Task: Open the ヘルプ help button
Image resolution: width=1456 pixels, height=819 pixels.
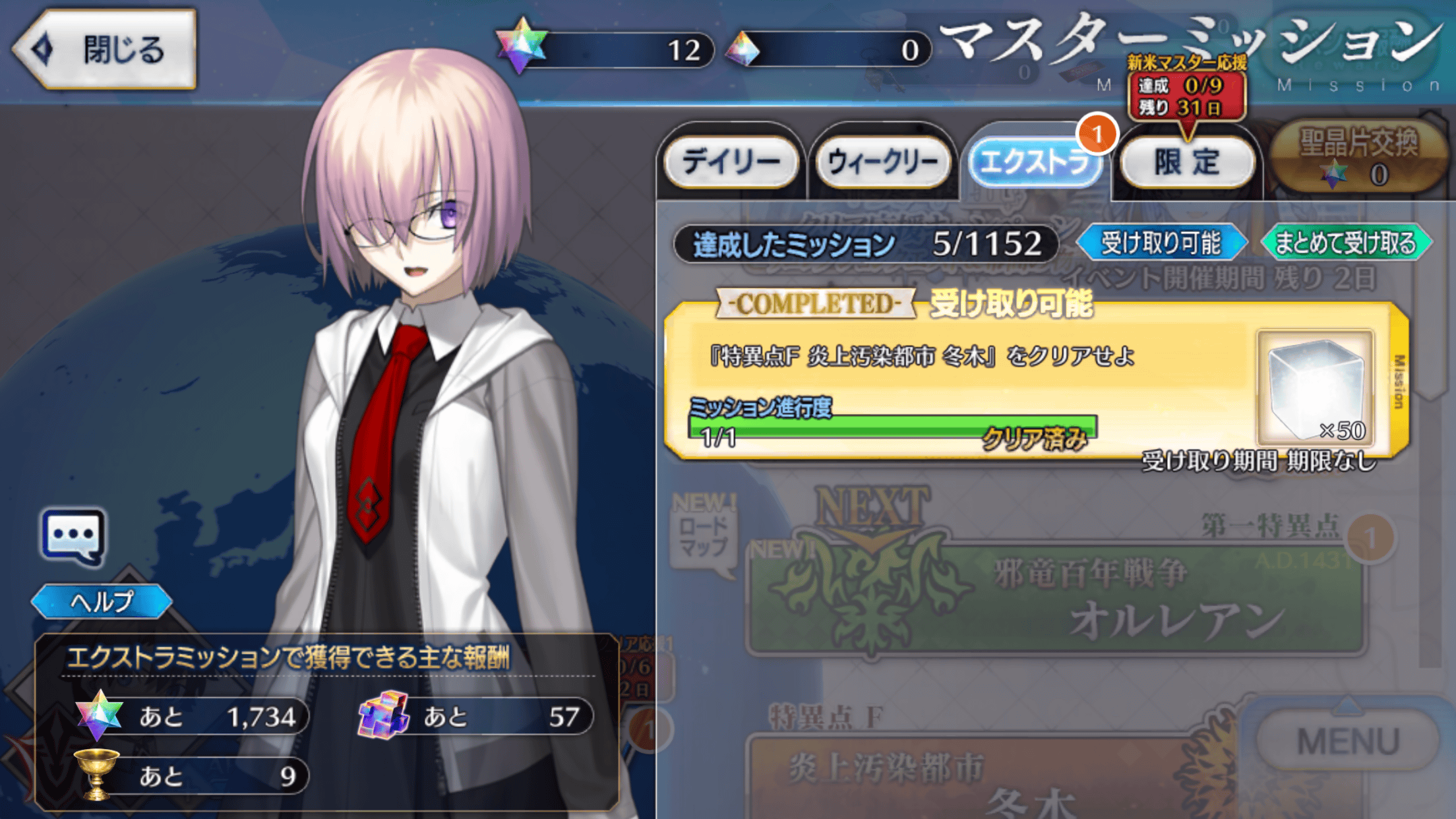Action: (x=102, y=601)
